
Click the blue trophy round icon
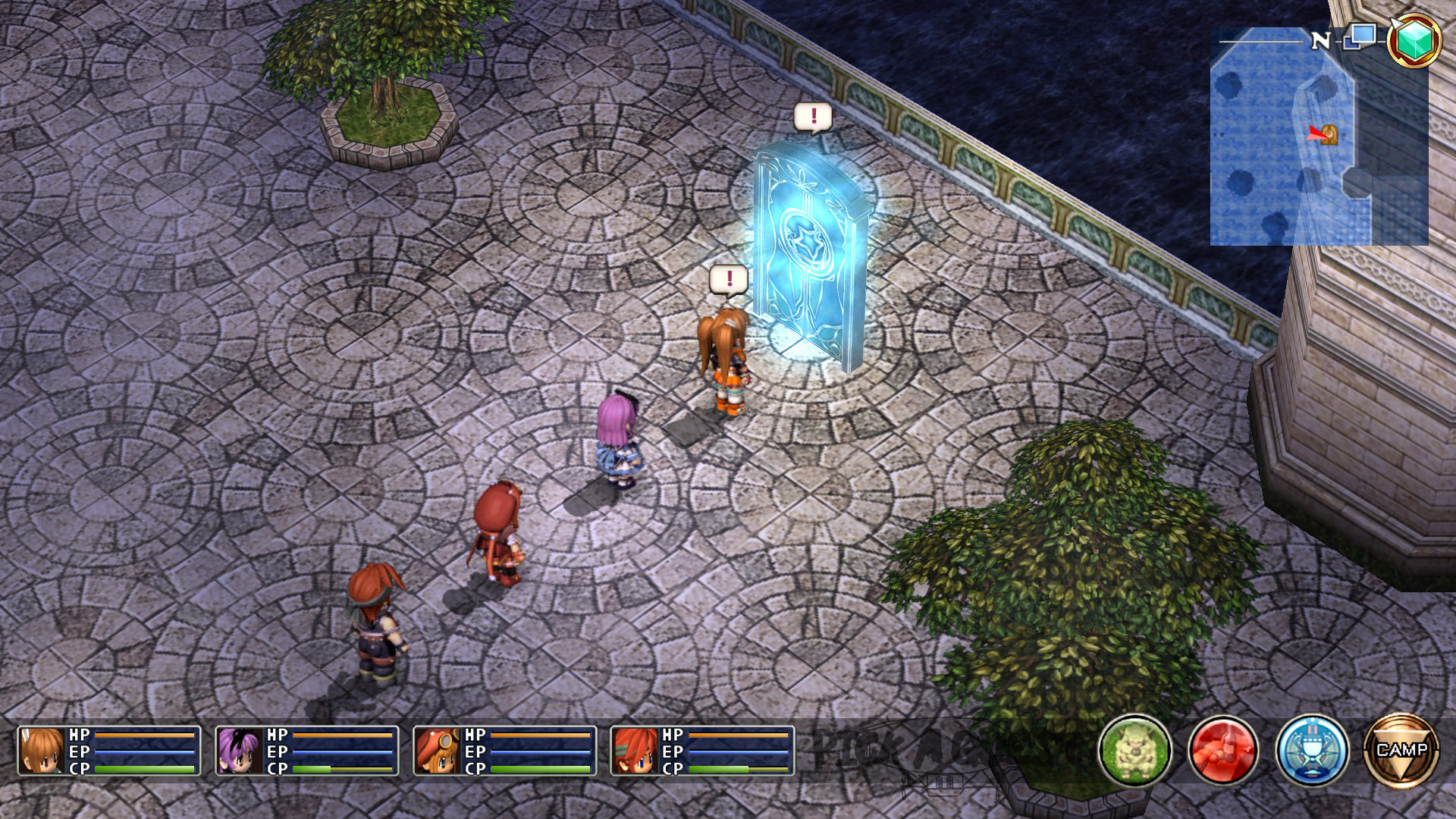tap(1312, 750)
